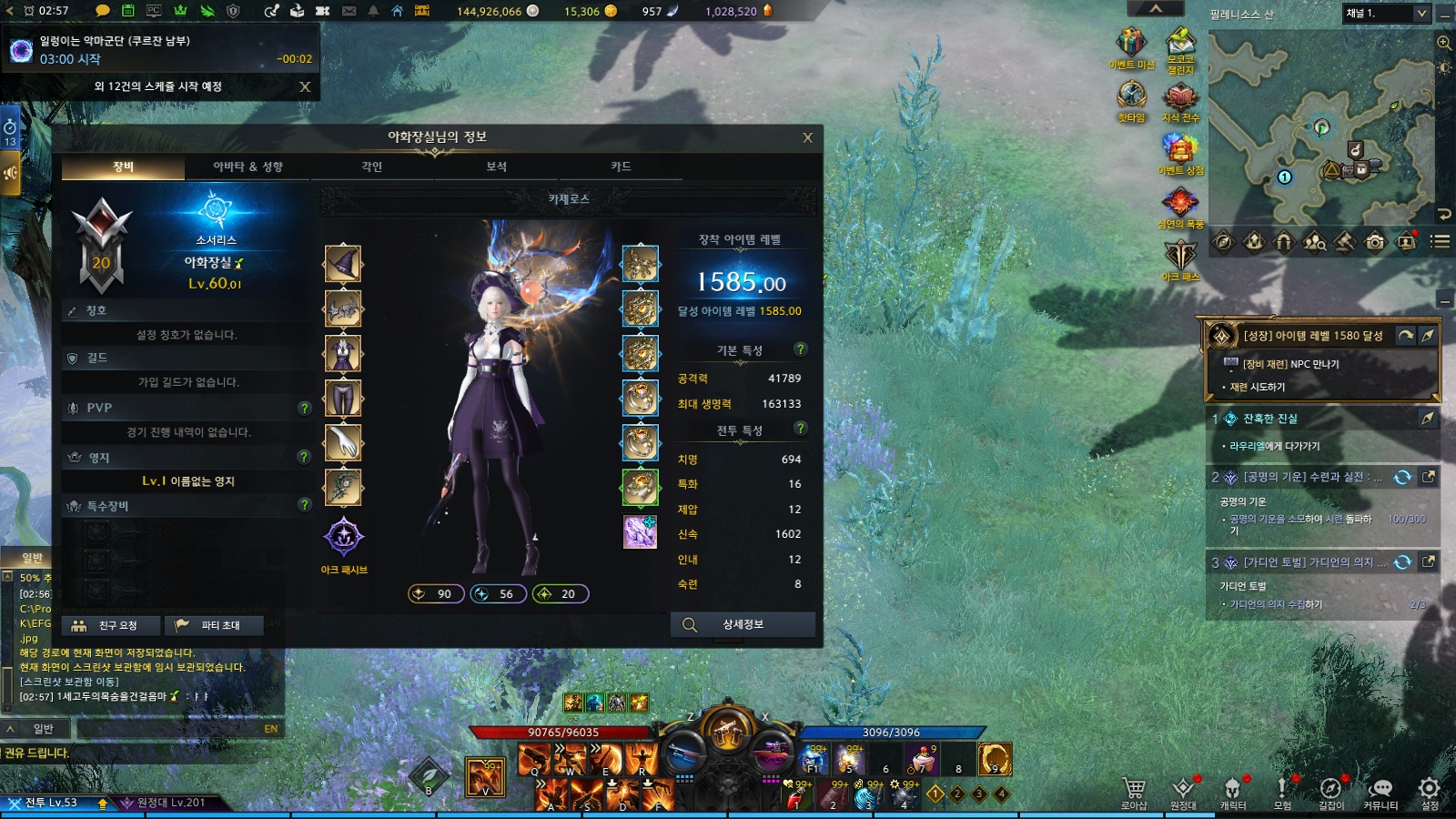Invite player with 파티 초대 button
Screen dimensions: 1456x819
click(x=213, y=625)
